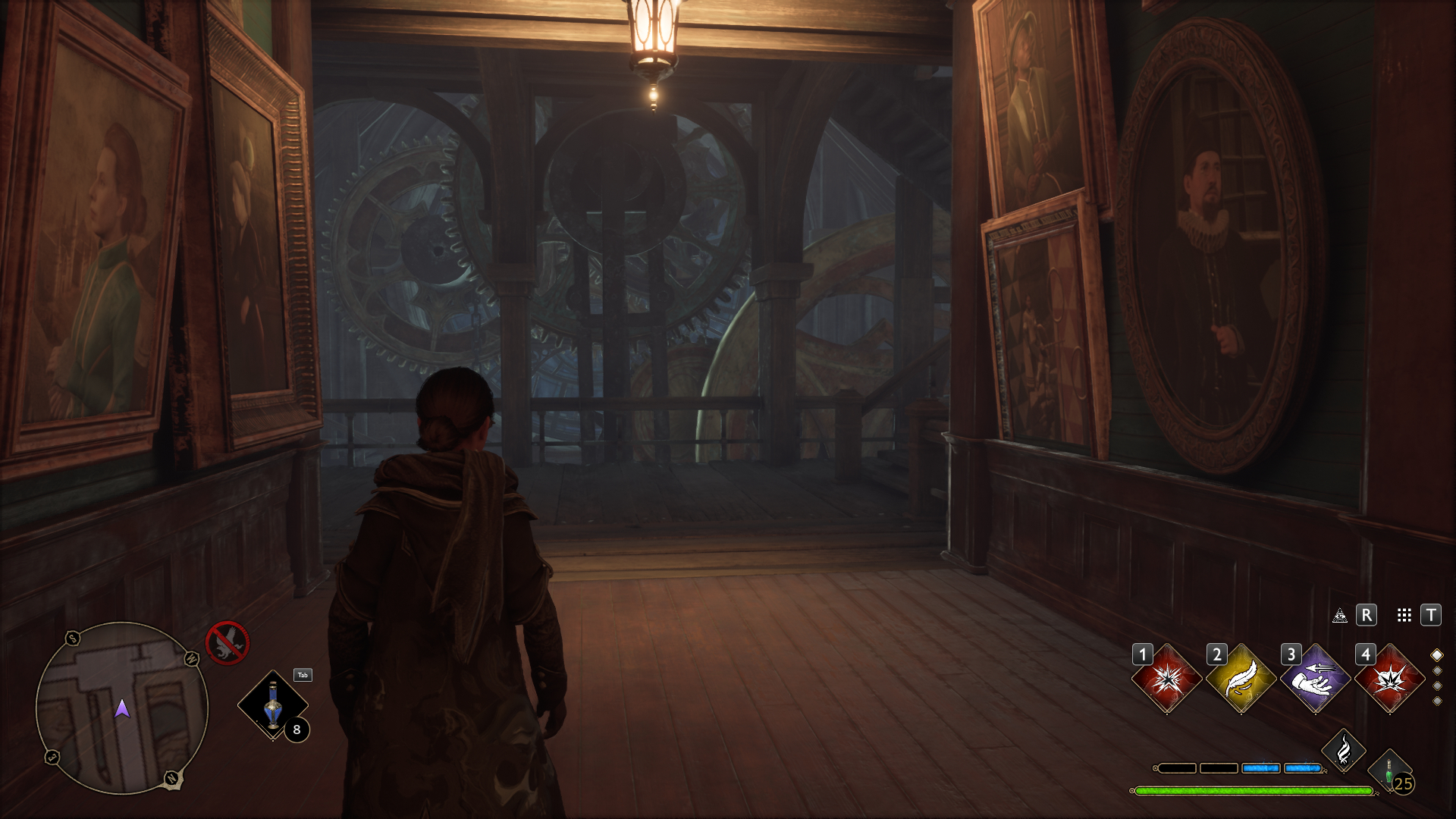This screenshot has height=819, width=1456.
Task: Click the crossed-out bird no-flying icon
Action: click(x=227, y=642)
